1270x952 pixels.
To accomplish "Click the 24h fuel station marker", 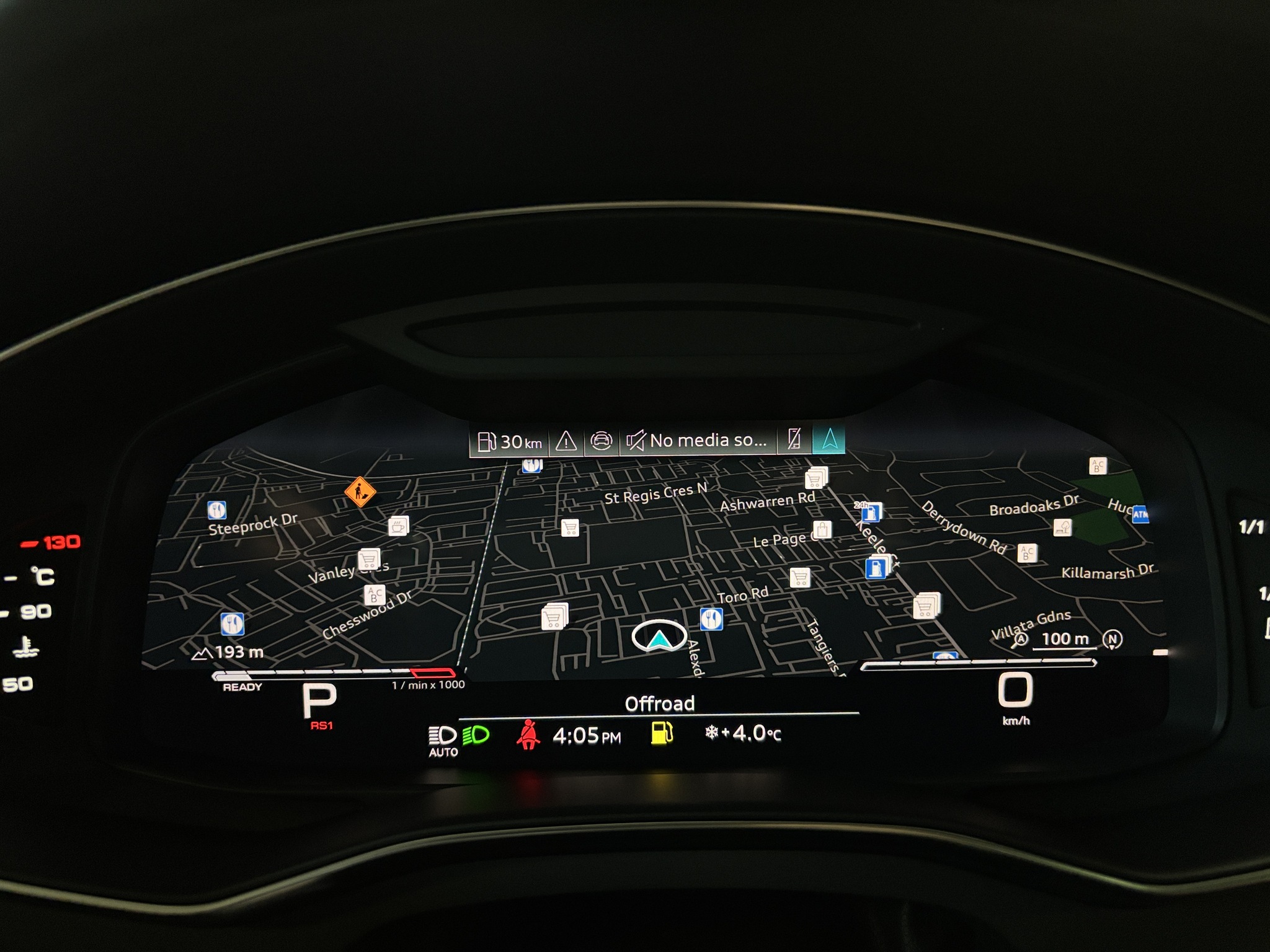I will [871, 512].
